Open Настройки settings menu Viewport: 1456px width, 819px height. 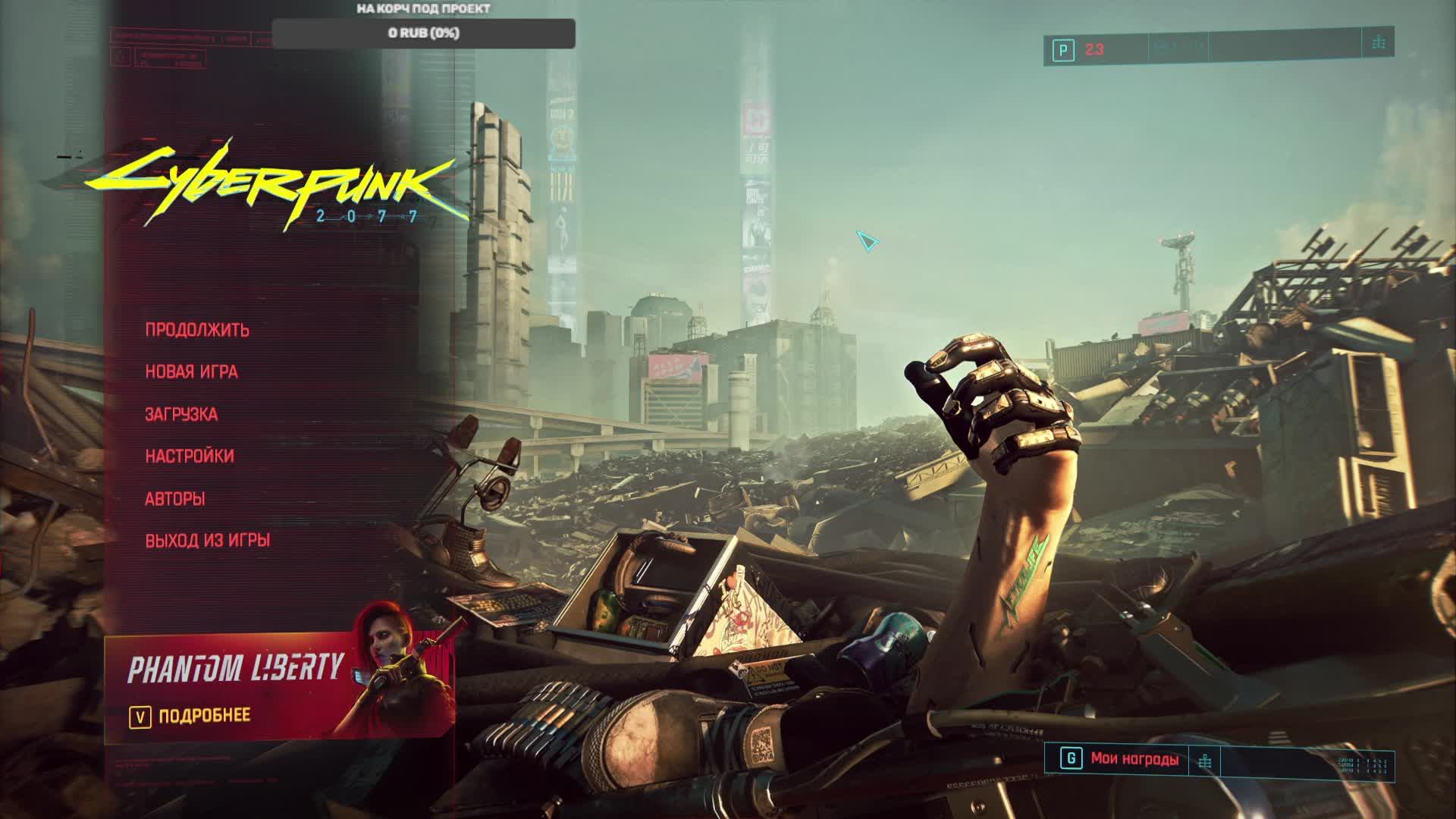190,456
